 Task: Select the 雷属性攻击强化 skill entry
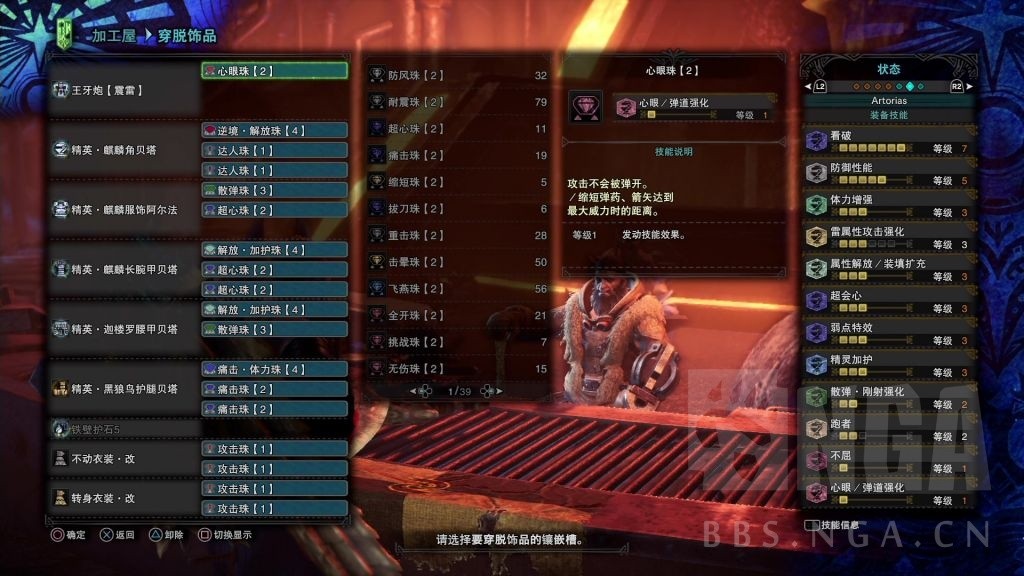889,237
